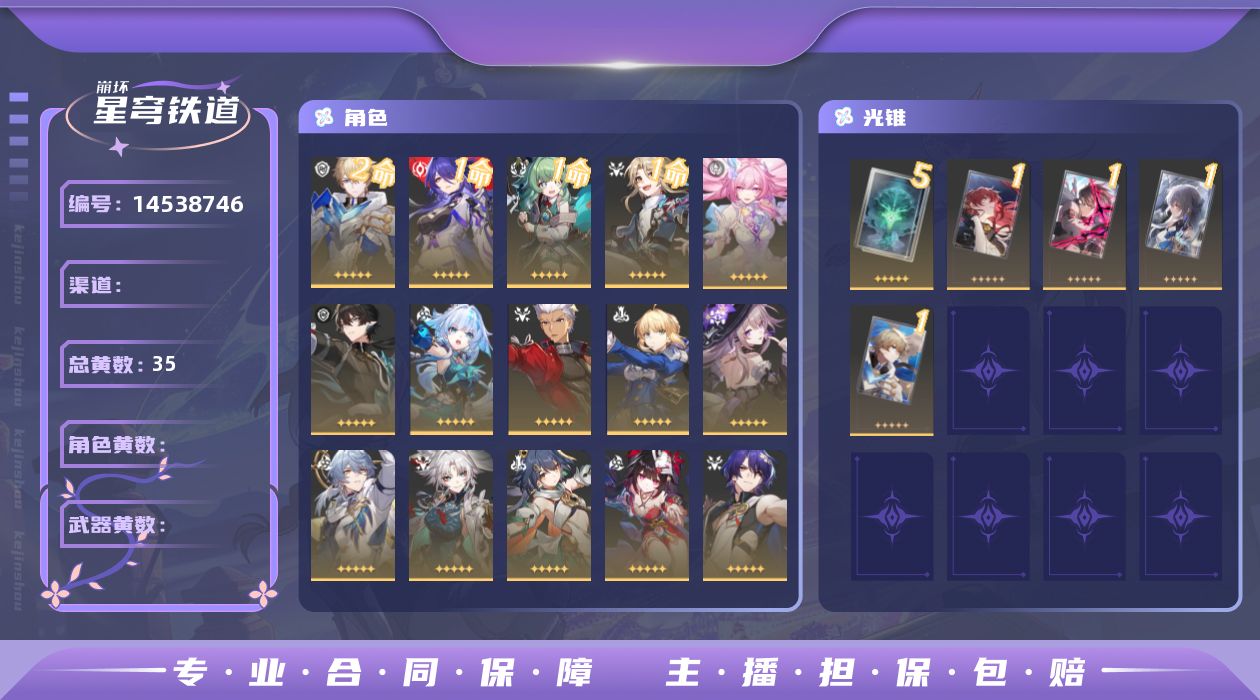Select the white-haired Archer card in red coat
The image size is (1260, 700).
pyautogui.click(x=549, y=370)
